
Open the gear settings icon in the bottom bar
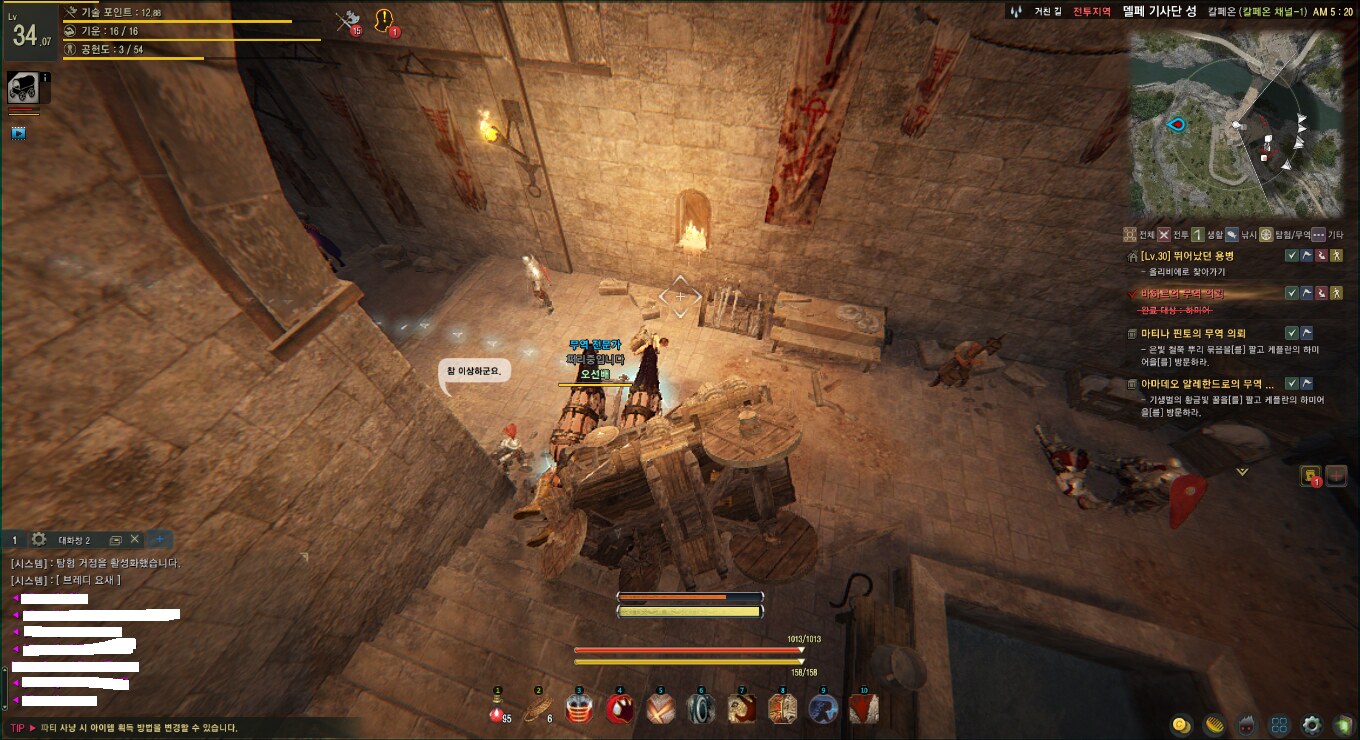tap(1312, 725)
